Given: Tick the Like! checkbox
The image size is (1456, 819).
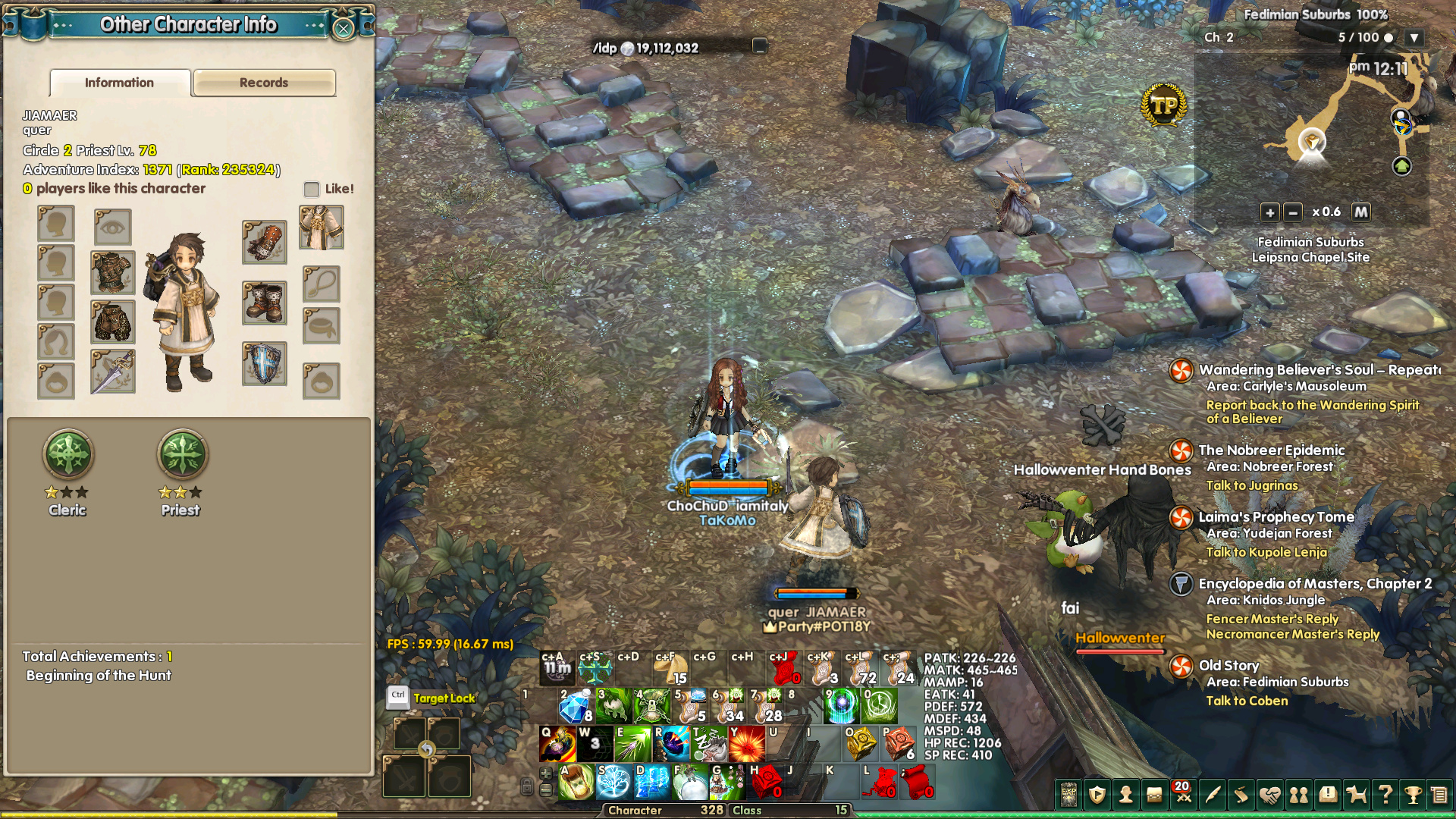Looking at the screenshot, I should [x=312, y=189].
